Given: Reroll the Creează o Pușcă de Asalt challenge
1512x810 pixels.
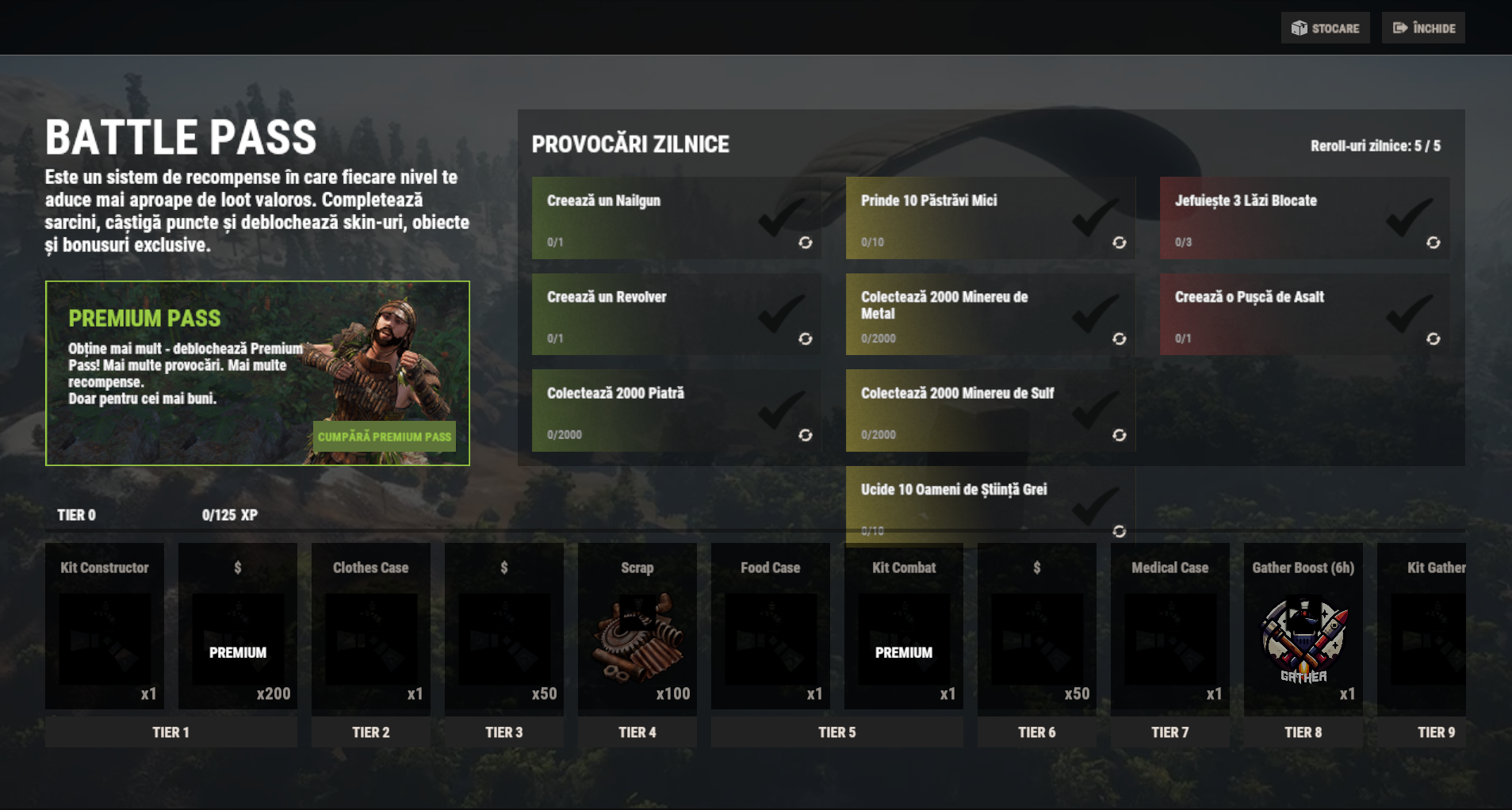Looking at the screenshot, I should coord(1433,339).
